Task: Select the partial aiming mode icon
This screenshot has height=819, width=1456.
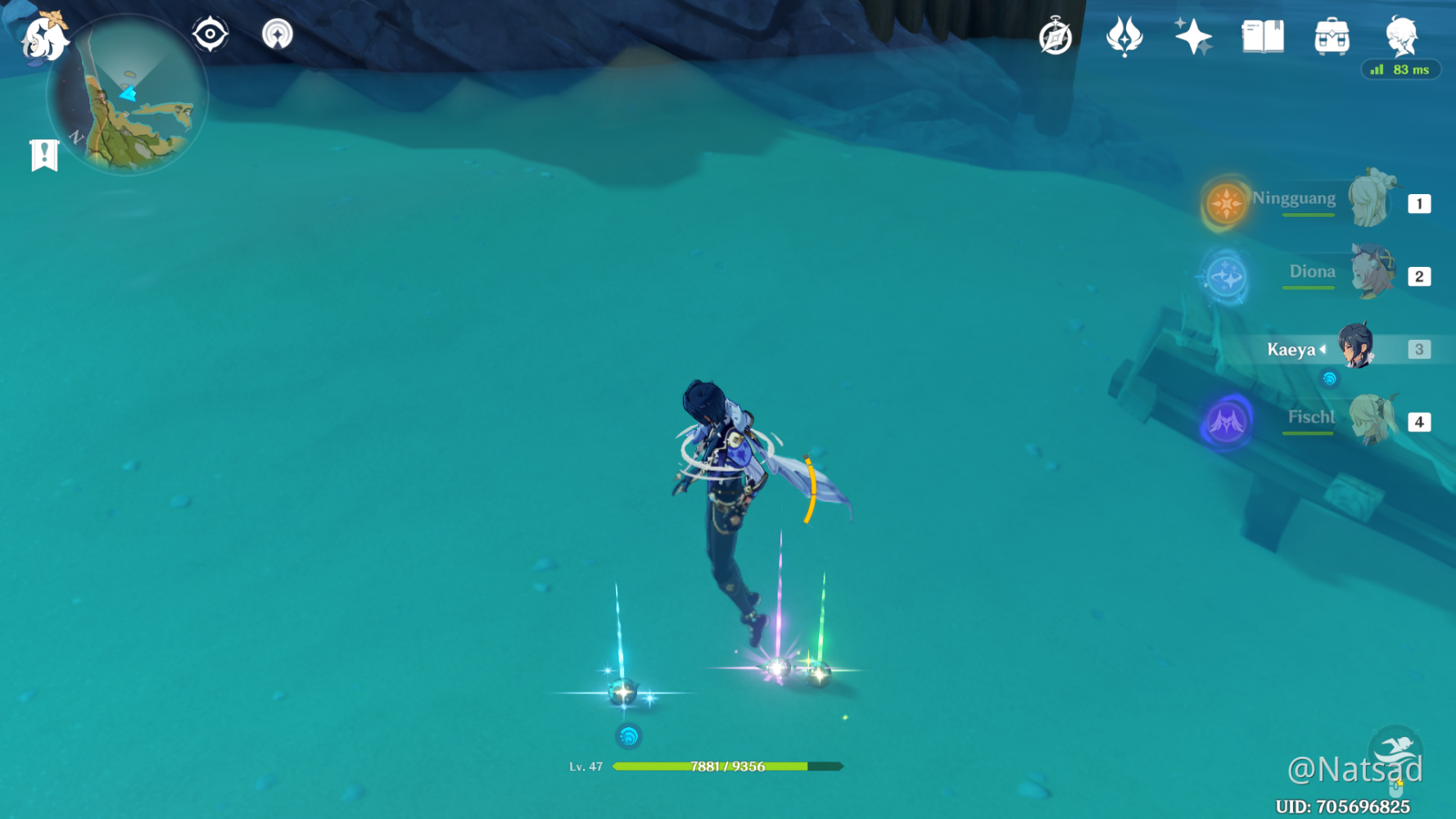Action: tap(278, 34)
